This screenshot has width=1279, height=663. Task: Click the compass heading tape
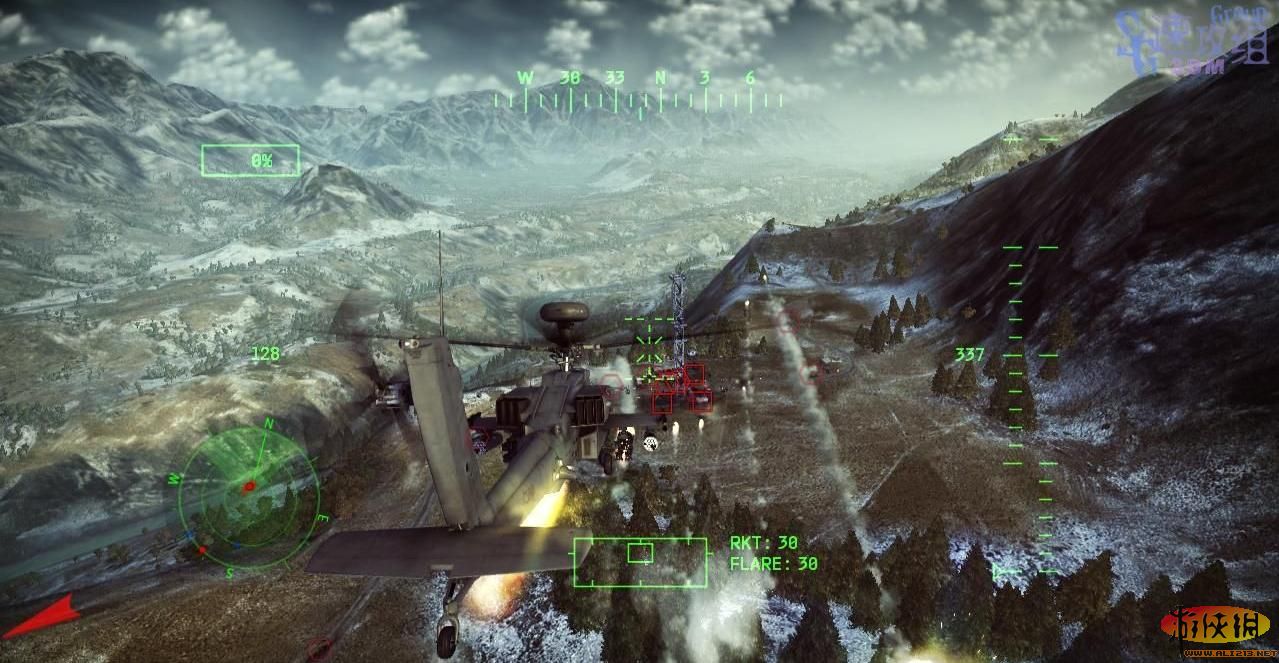pos(640,92)
